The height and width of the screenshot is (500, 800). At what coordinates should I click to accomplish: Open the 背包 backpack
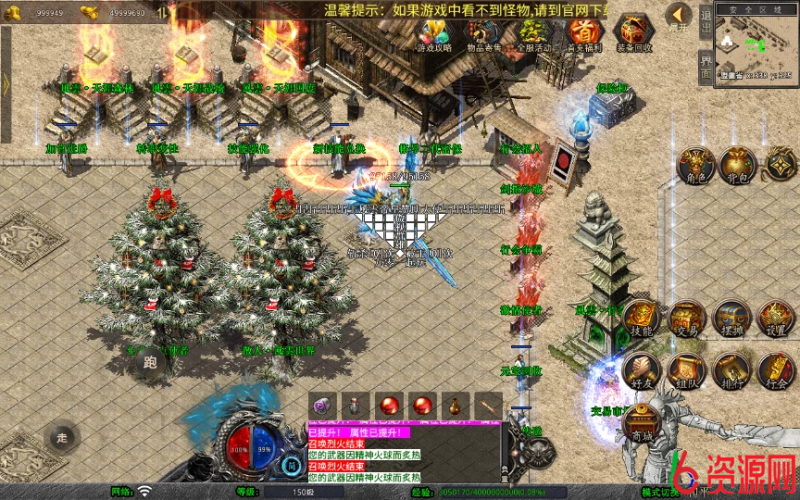click(x=738, y=163)
